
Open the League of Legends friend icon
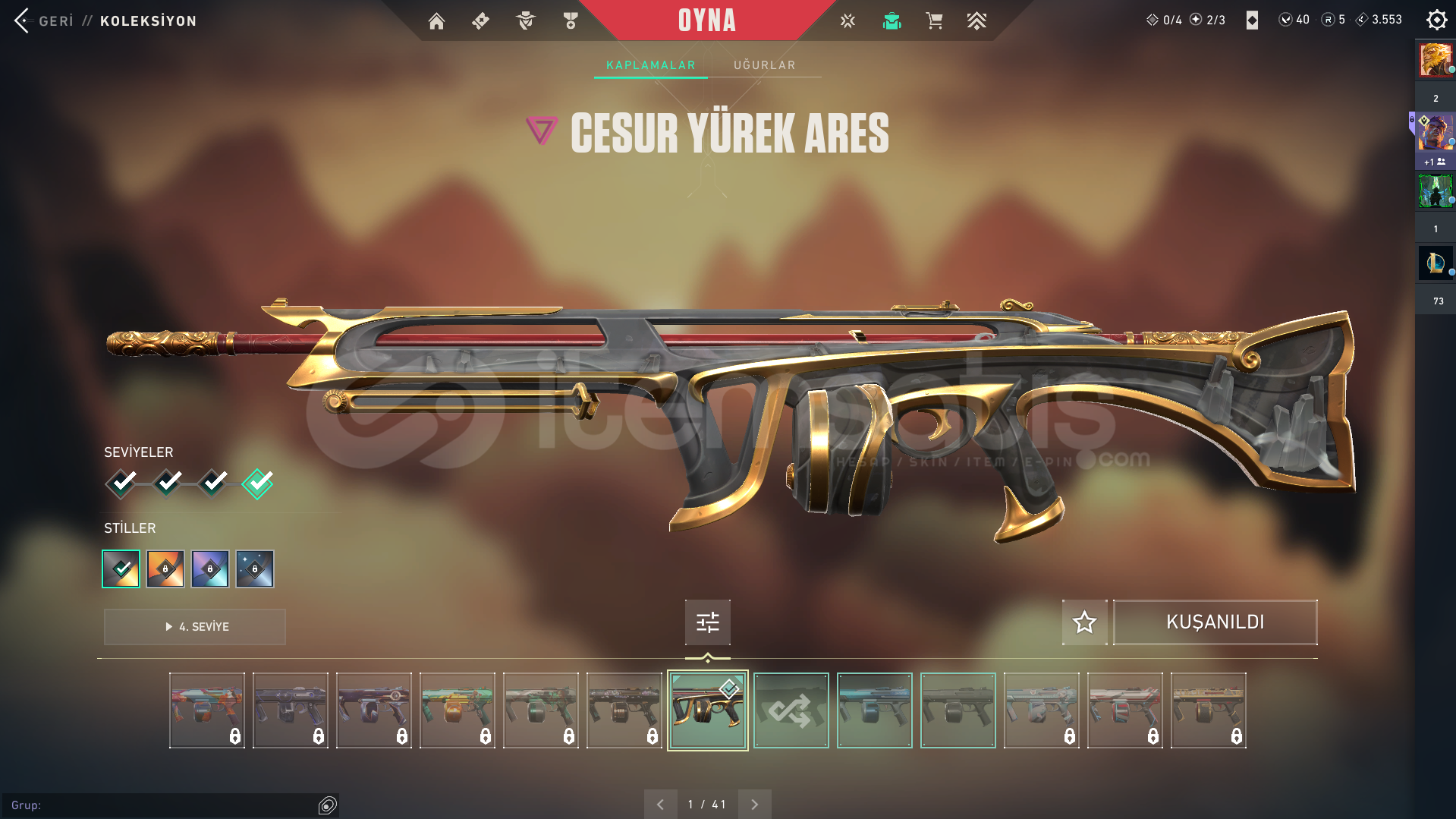coord(1435,263)
